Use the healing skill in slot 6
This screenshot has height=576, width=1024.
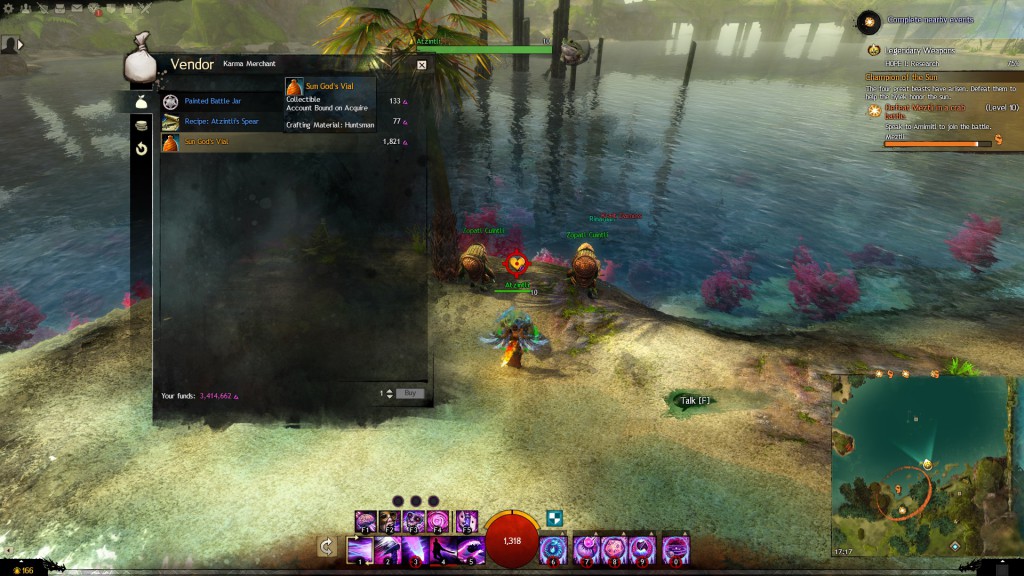pyautogui.click(x=553, y=550)
